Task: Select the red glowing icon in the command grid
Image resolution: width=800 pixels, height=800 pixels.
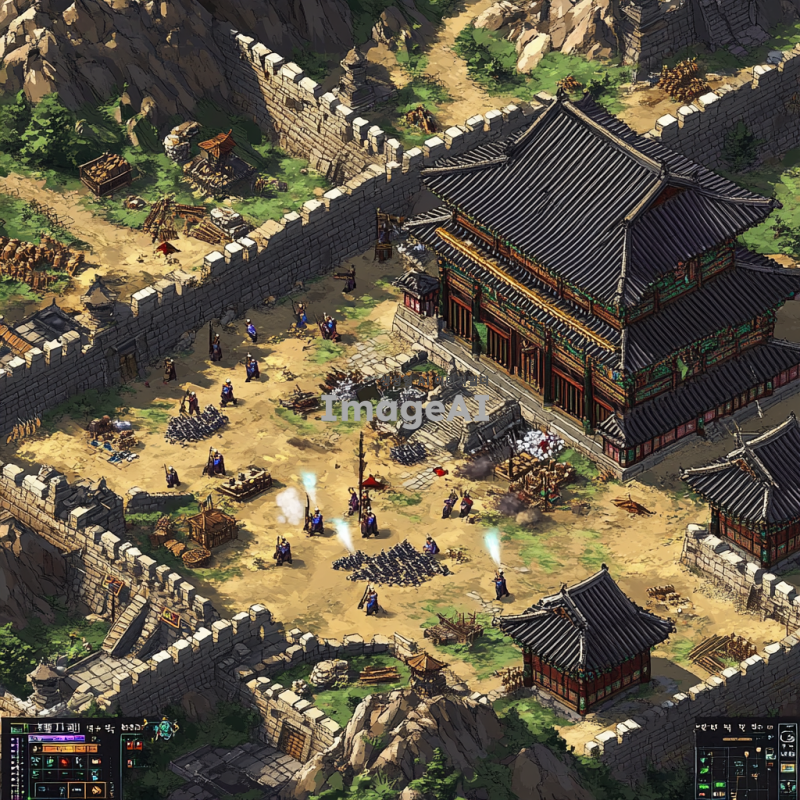Action: (x=64, y=762)
